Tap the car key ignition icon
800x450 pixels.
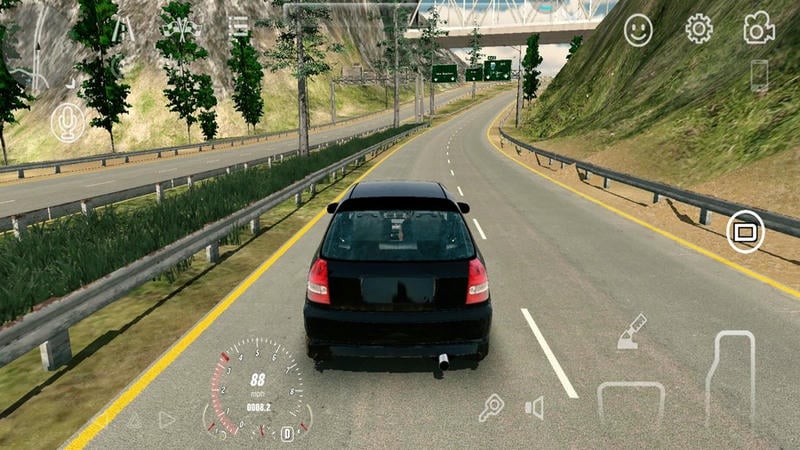pyautogui.click(x=491, y=407)
